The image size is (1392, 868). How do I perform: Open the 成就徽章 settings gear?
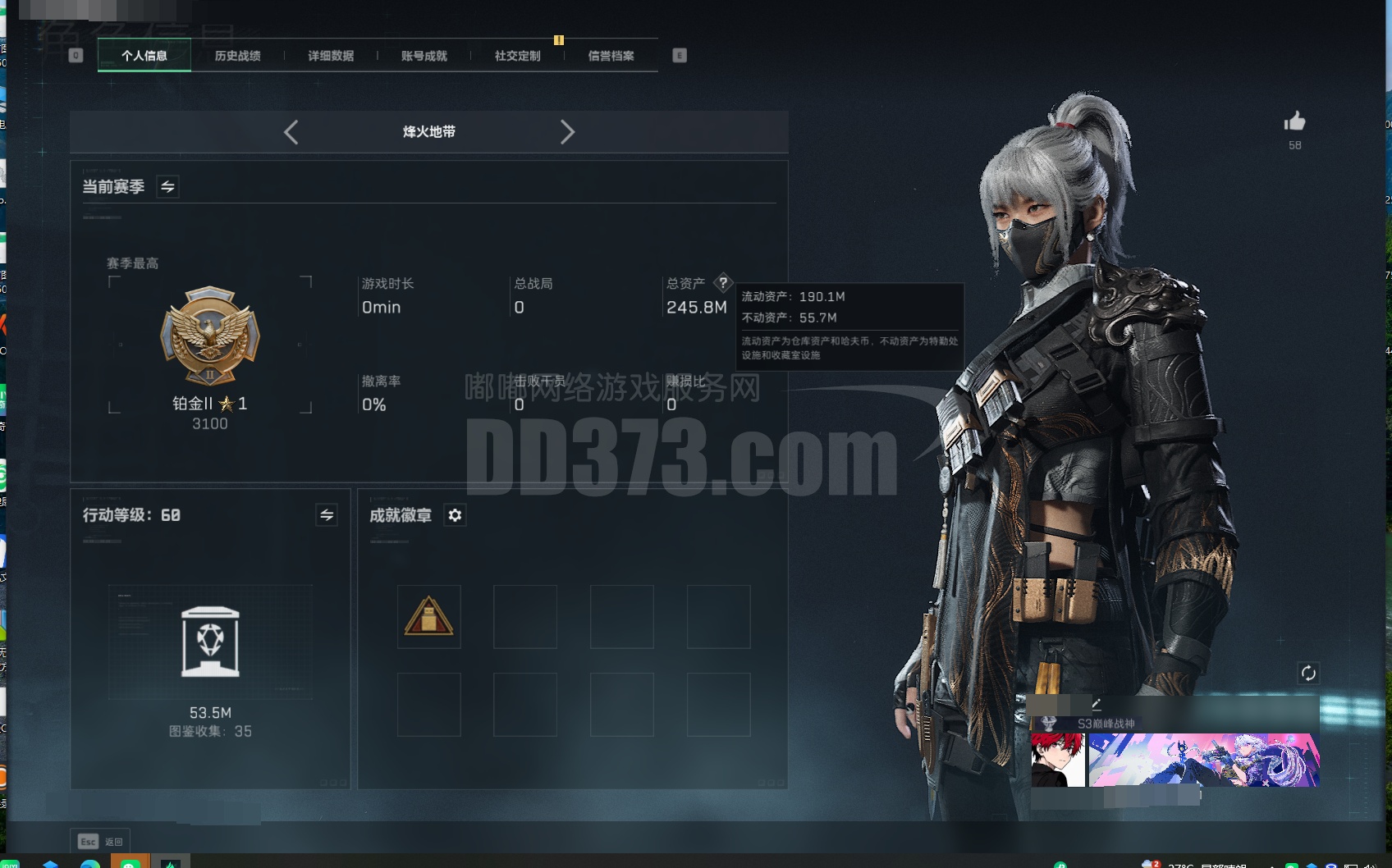tap(456, 516)
